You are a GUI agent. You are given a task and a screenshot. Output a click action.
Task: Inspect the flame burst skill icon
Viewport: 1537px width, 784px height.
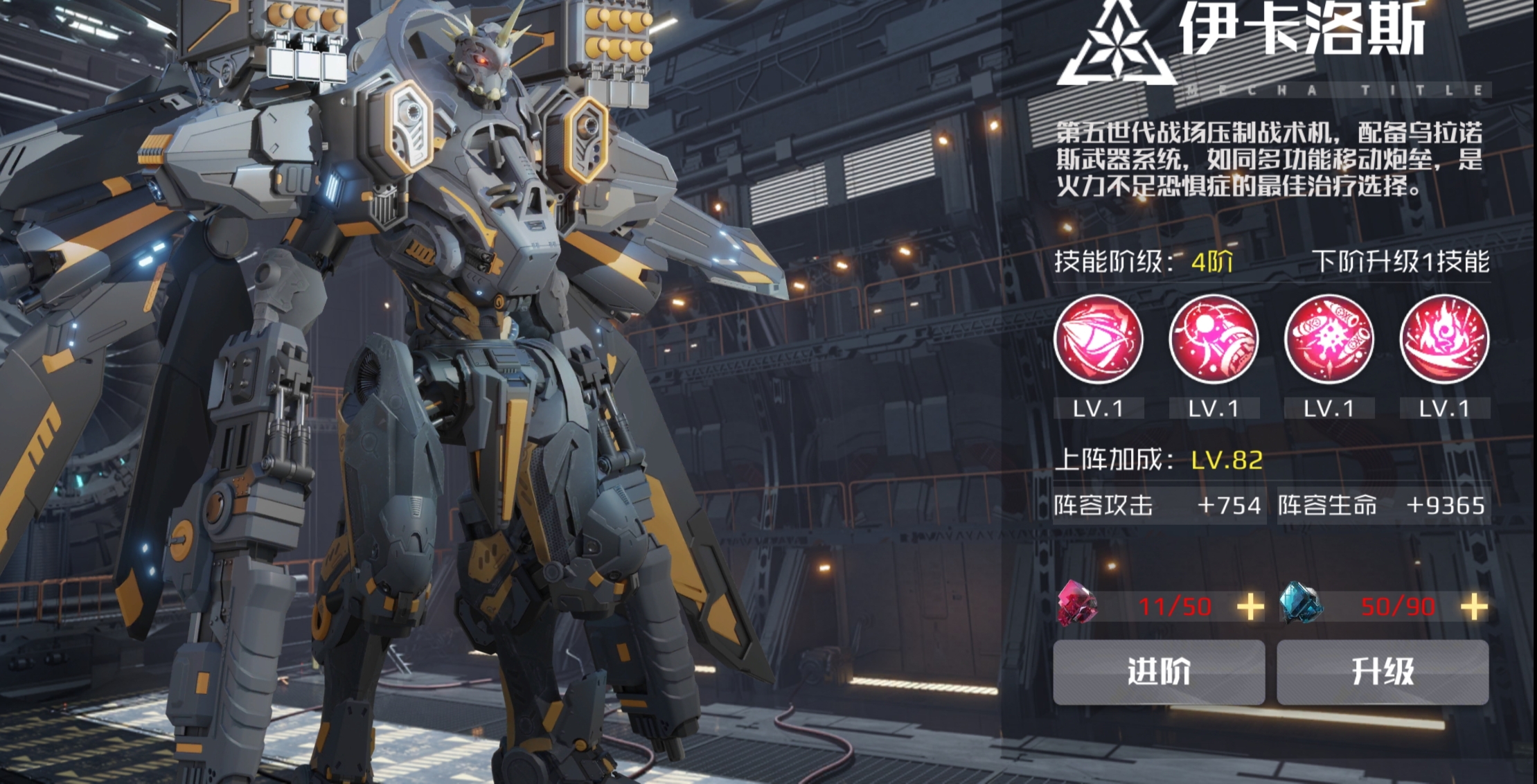click(1444, 339)
